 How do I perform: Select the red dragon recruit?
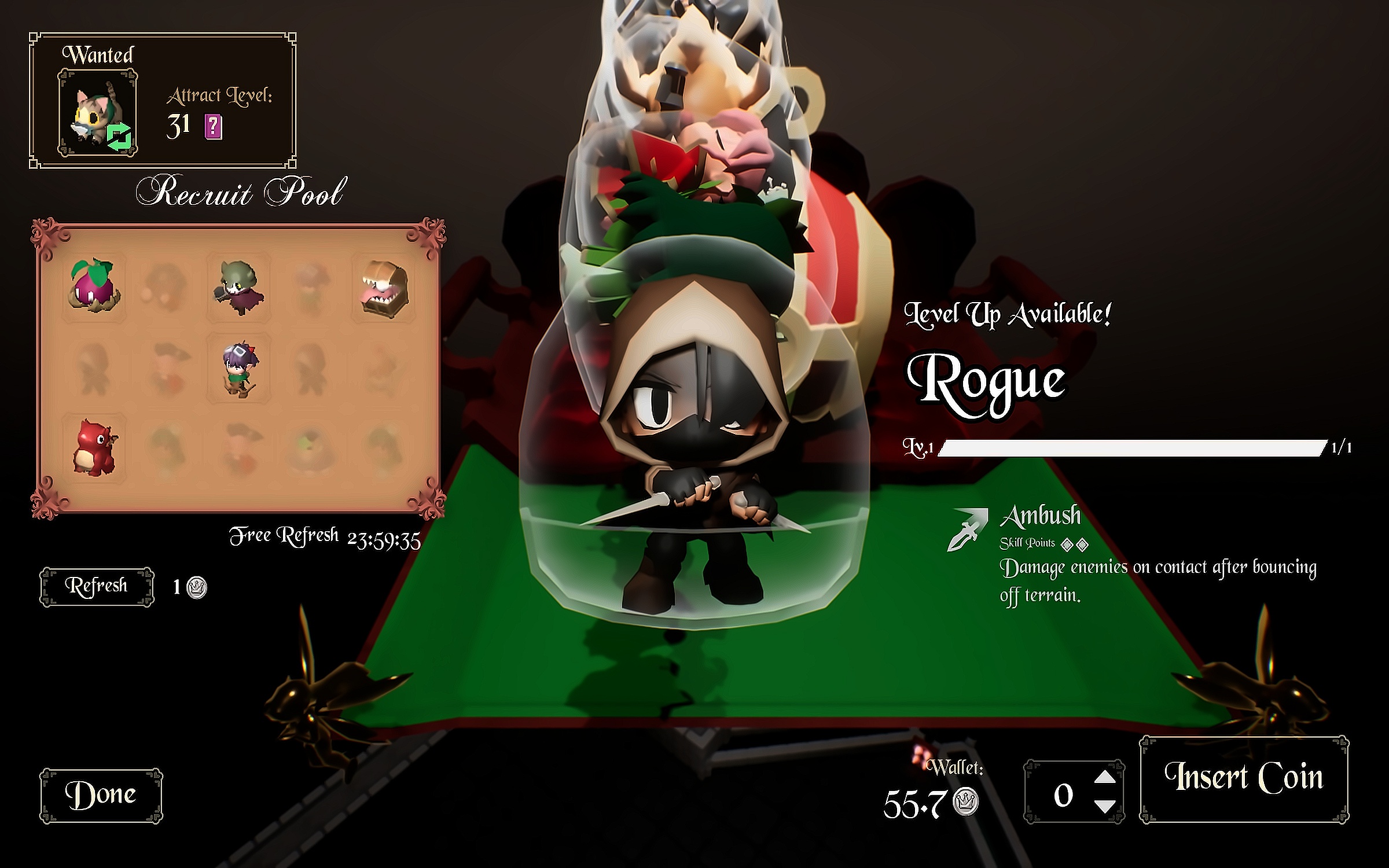pyautogui.click(x=94, y=446)
